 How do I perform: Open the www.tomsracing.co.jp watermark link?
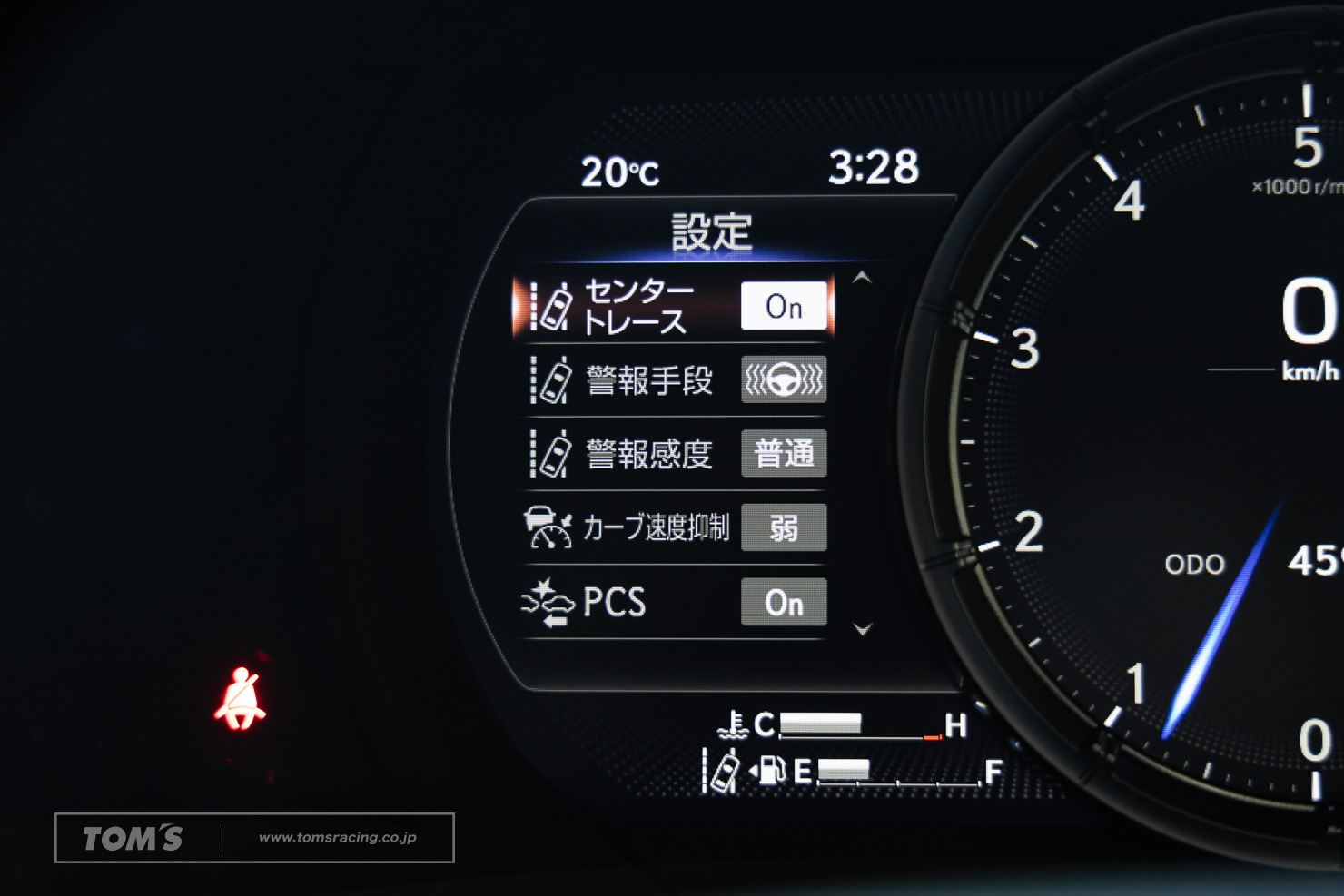point(337,837)
